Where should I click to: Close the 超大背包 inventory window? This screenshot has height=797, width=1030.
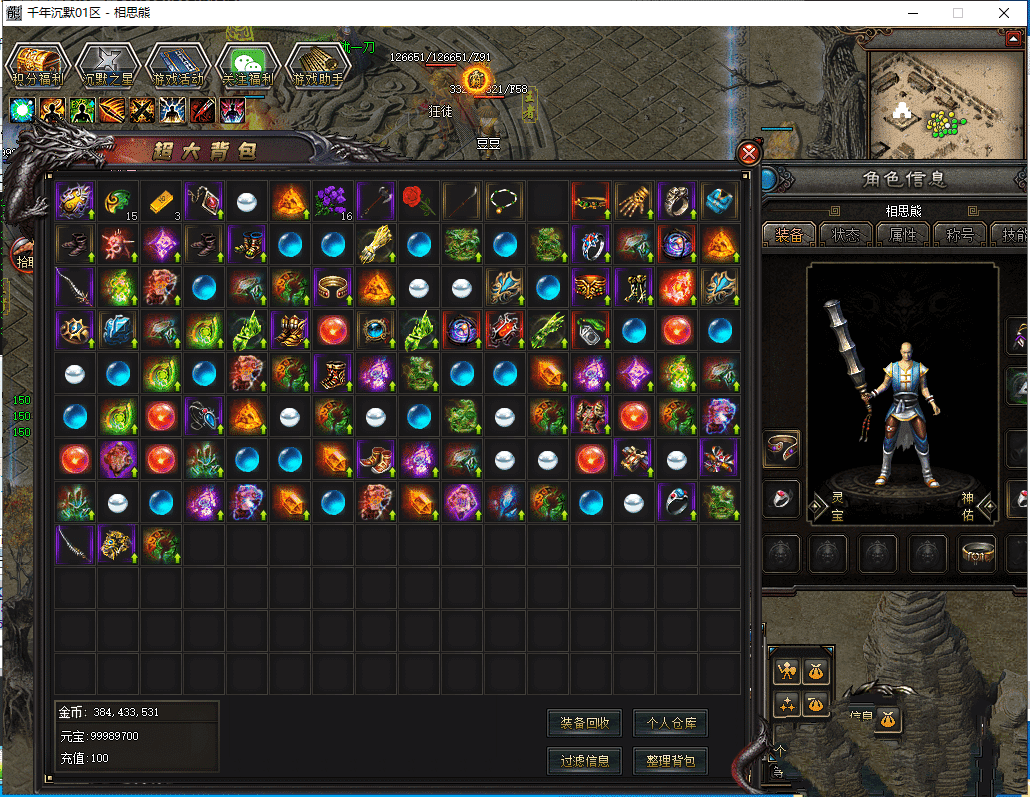pyautogui.click(x=748, y=154)
